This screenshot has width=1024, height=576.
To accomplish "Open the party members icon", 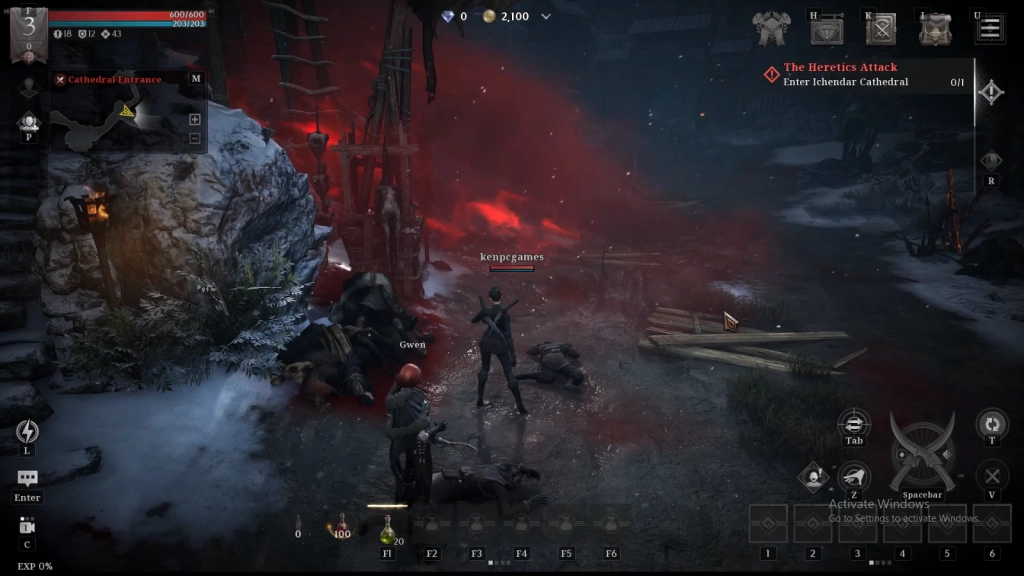I will 28,123.
